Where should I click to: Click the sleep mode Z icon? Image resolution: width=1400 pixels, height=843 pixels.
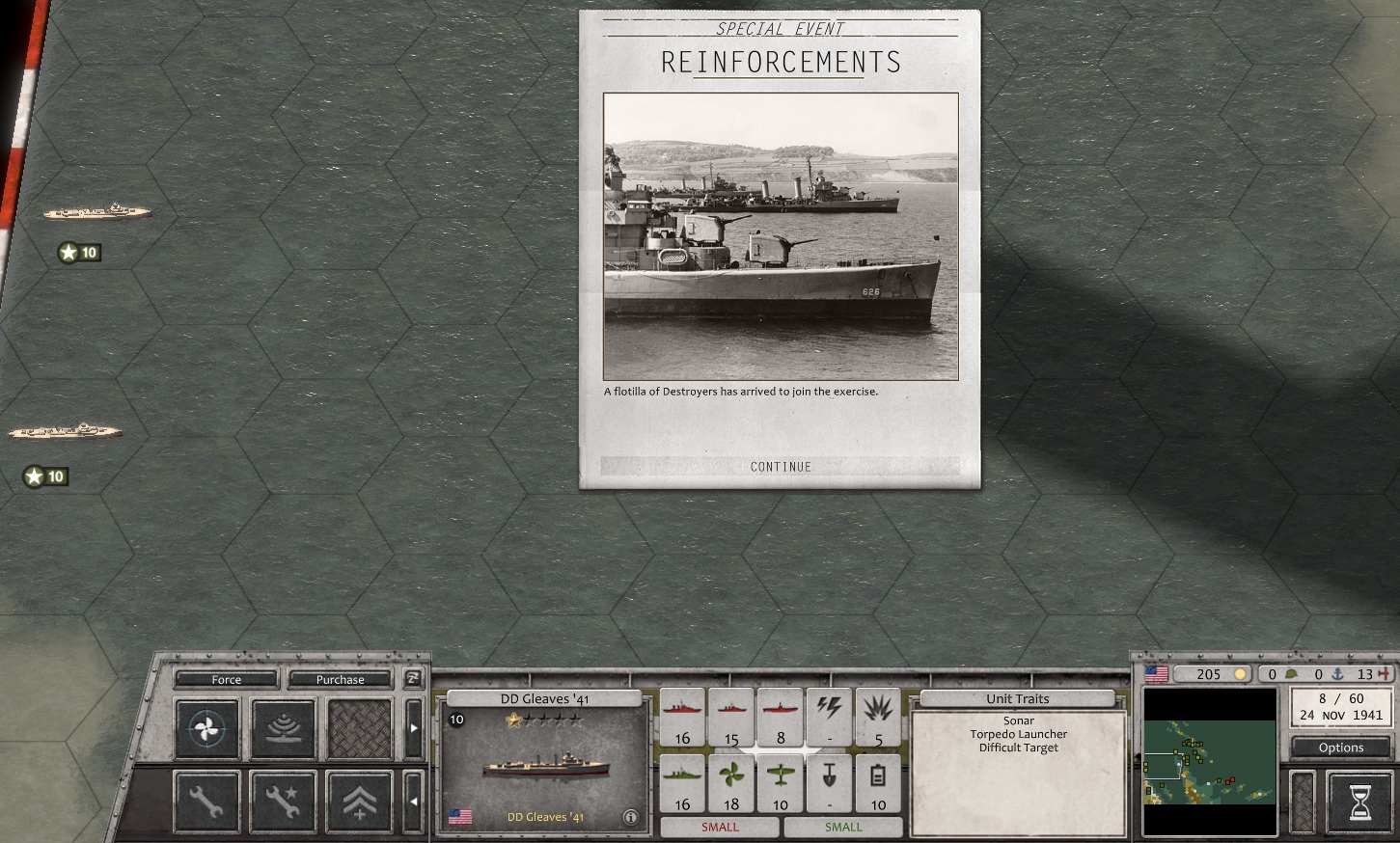click(413, 679)
